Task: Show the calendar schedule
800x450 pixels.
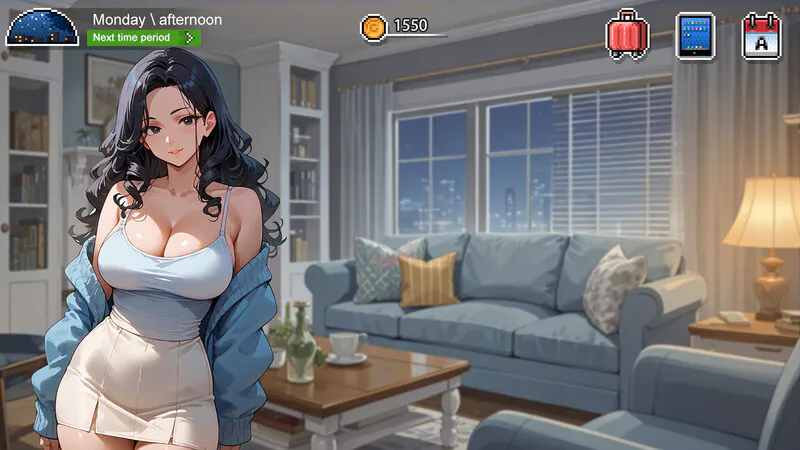Action: click(x=760, y=35)
